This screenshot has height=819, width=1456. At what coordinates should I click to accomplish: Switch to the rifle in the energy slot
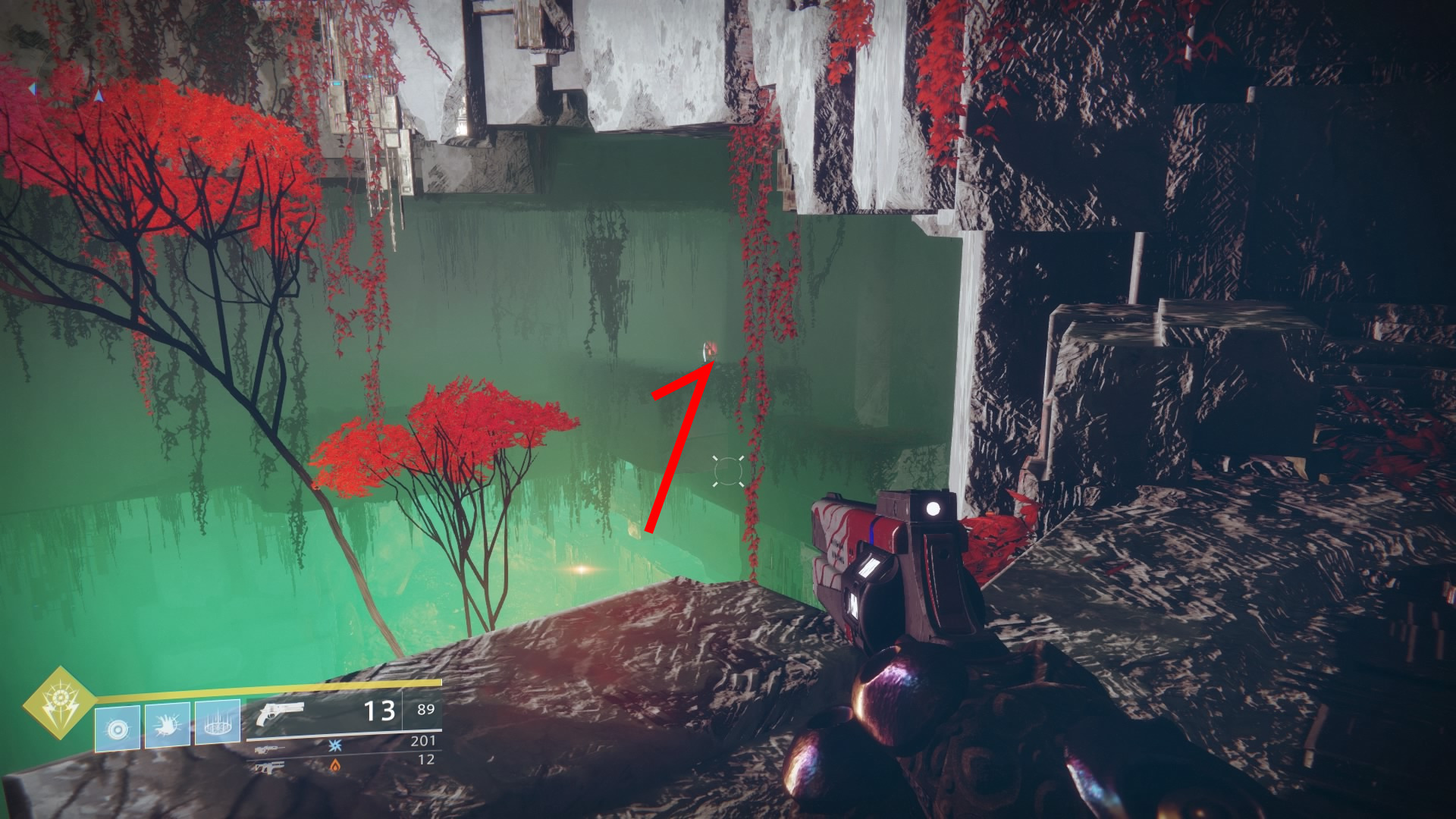pyautogui.click(x=270, y=749)
